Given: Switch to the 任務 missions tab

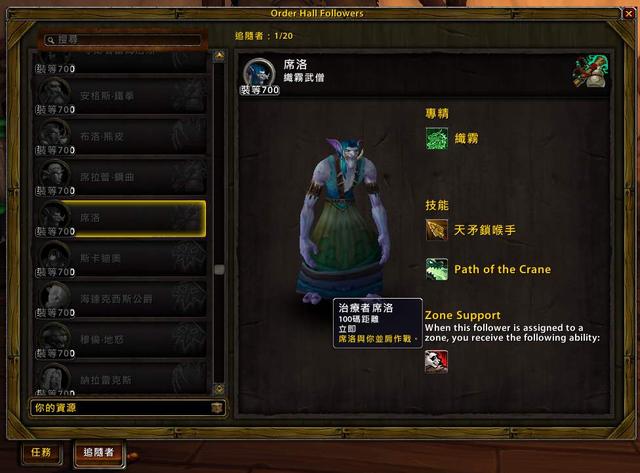Looking at the screenshot, I should point(41,452).
